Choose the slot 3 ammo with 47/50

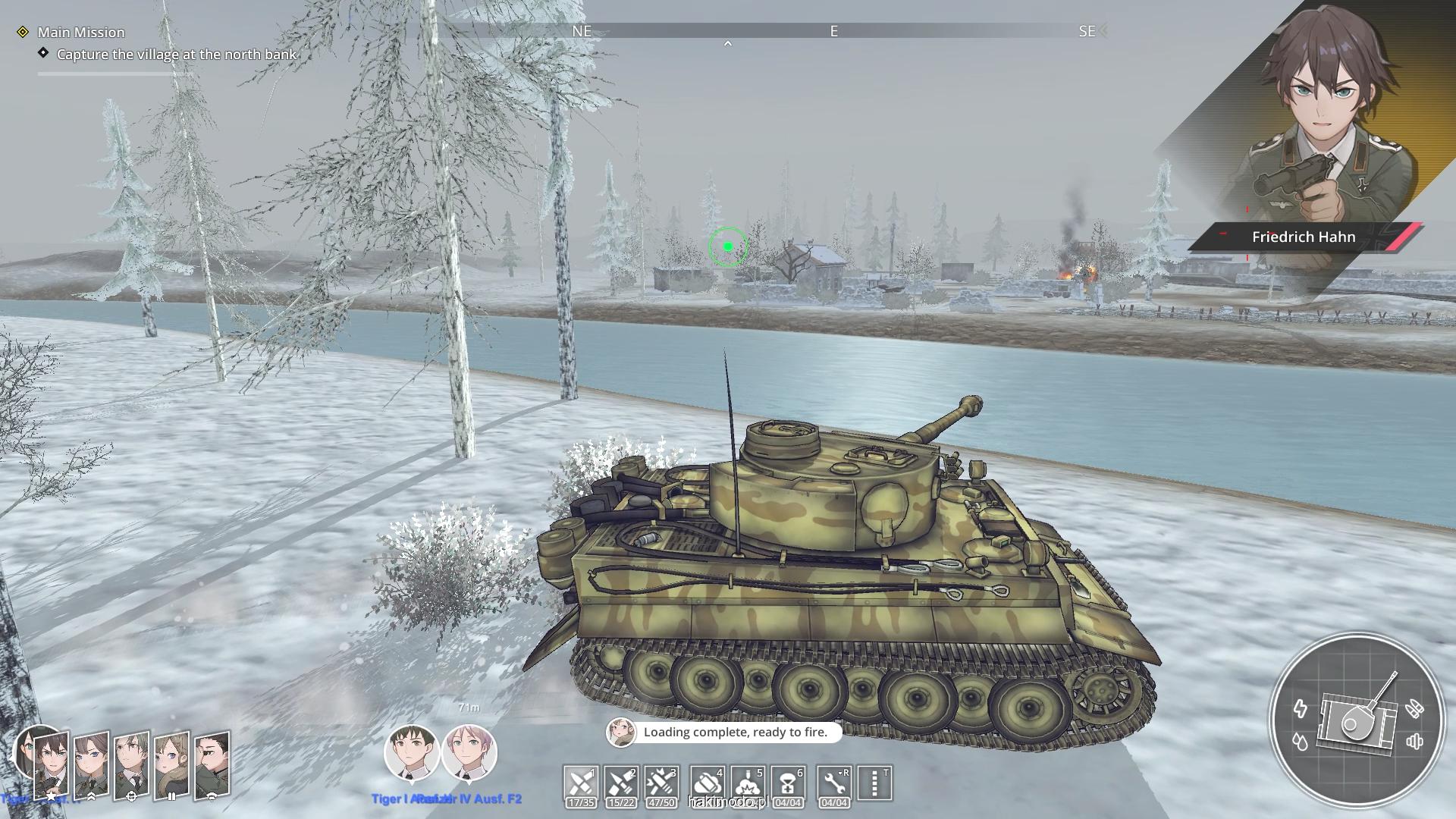(x=661, y=783)
